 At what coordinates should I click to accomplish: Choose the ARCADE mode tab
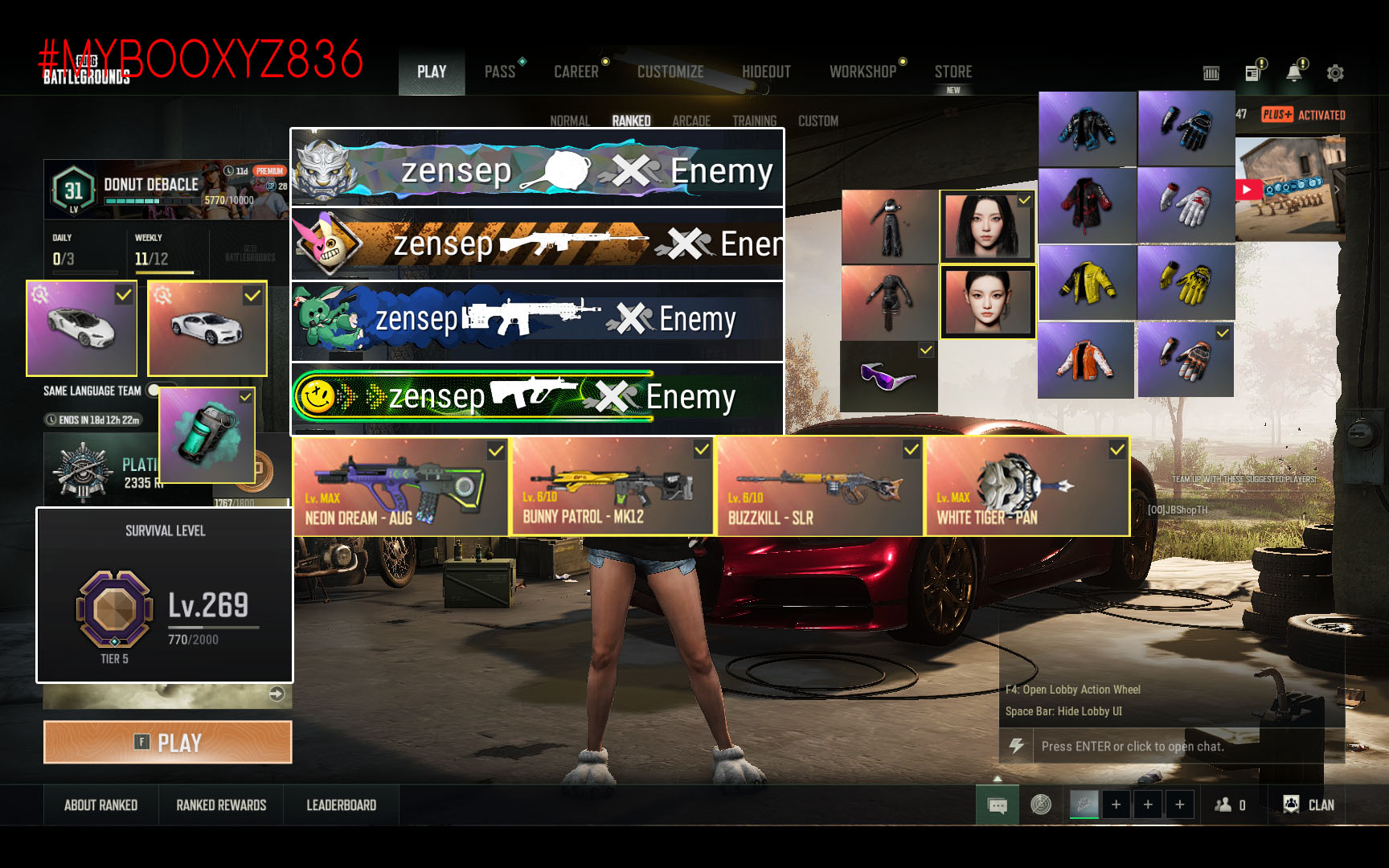pyautogui.click(x=691, y=121)
